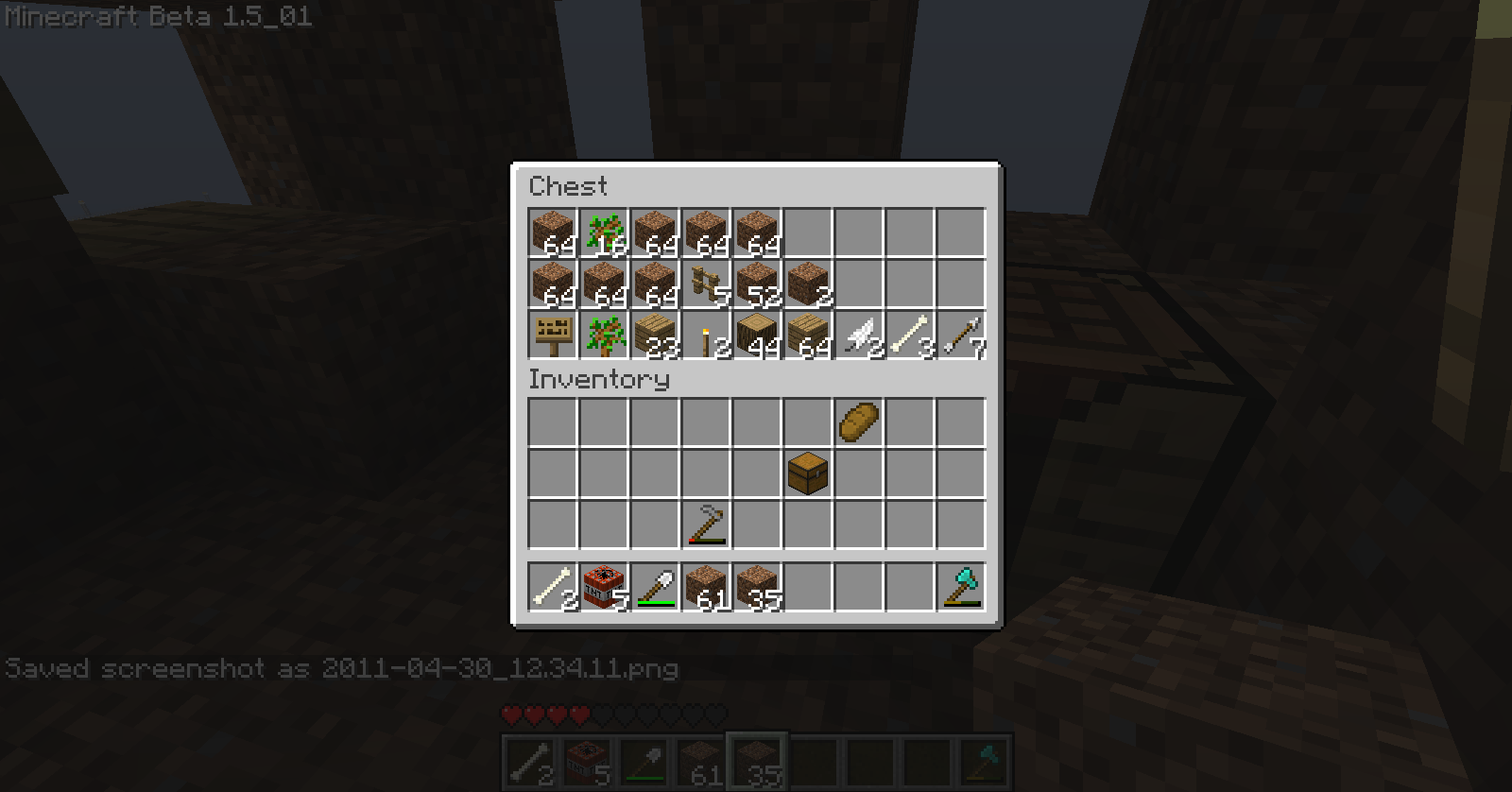Select the damaged stone hoe
The width and height of the screenshot is (1512, 792).
point(706,525)
